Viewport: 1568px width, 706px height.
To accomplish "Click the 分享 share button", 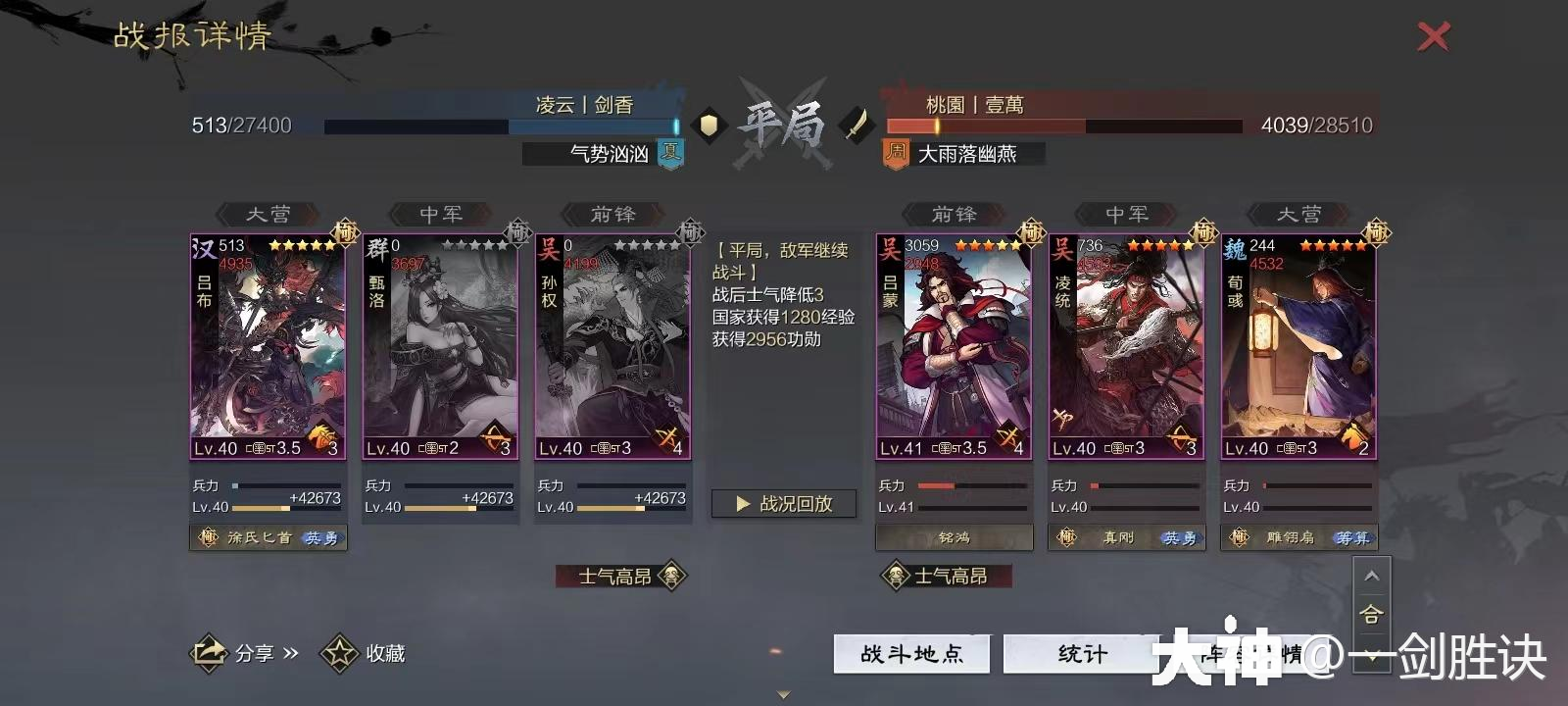I will pyautogui.click(x=235, y=653).
